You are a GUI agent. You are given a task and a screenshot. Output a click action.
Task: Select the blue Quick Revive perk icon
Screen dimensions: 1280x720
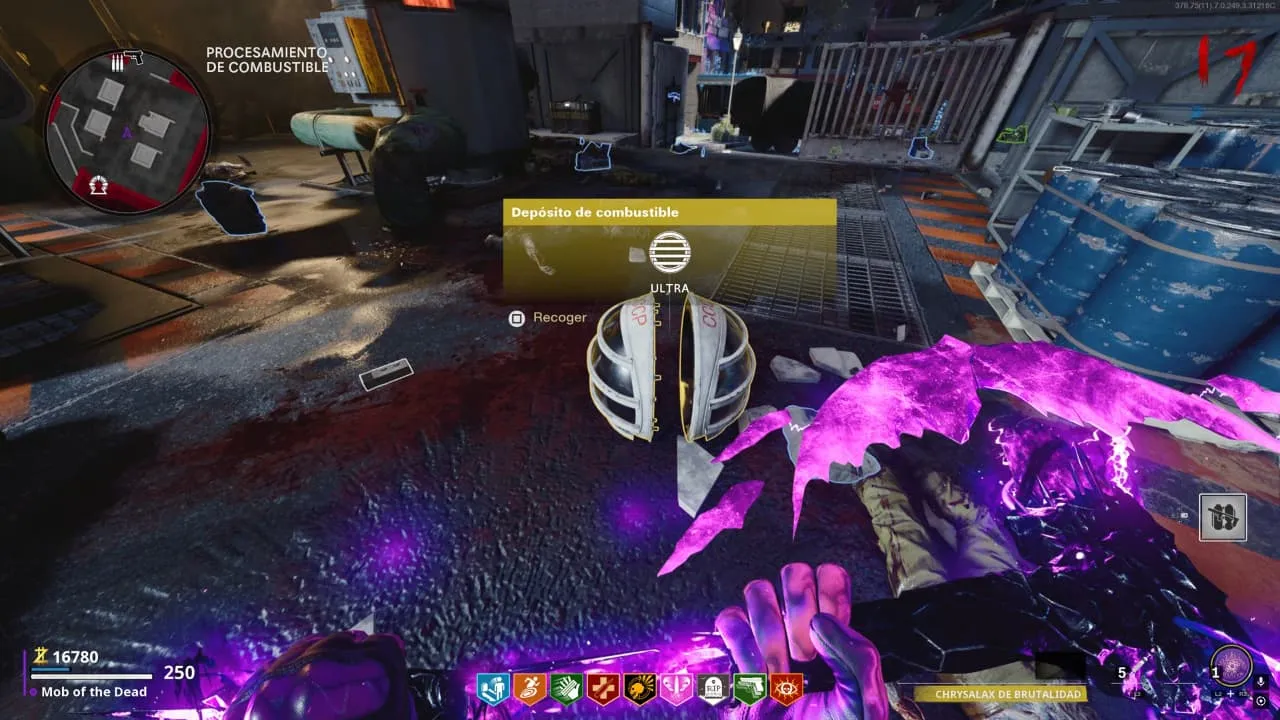(492, 688)
